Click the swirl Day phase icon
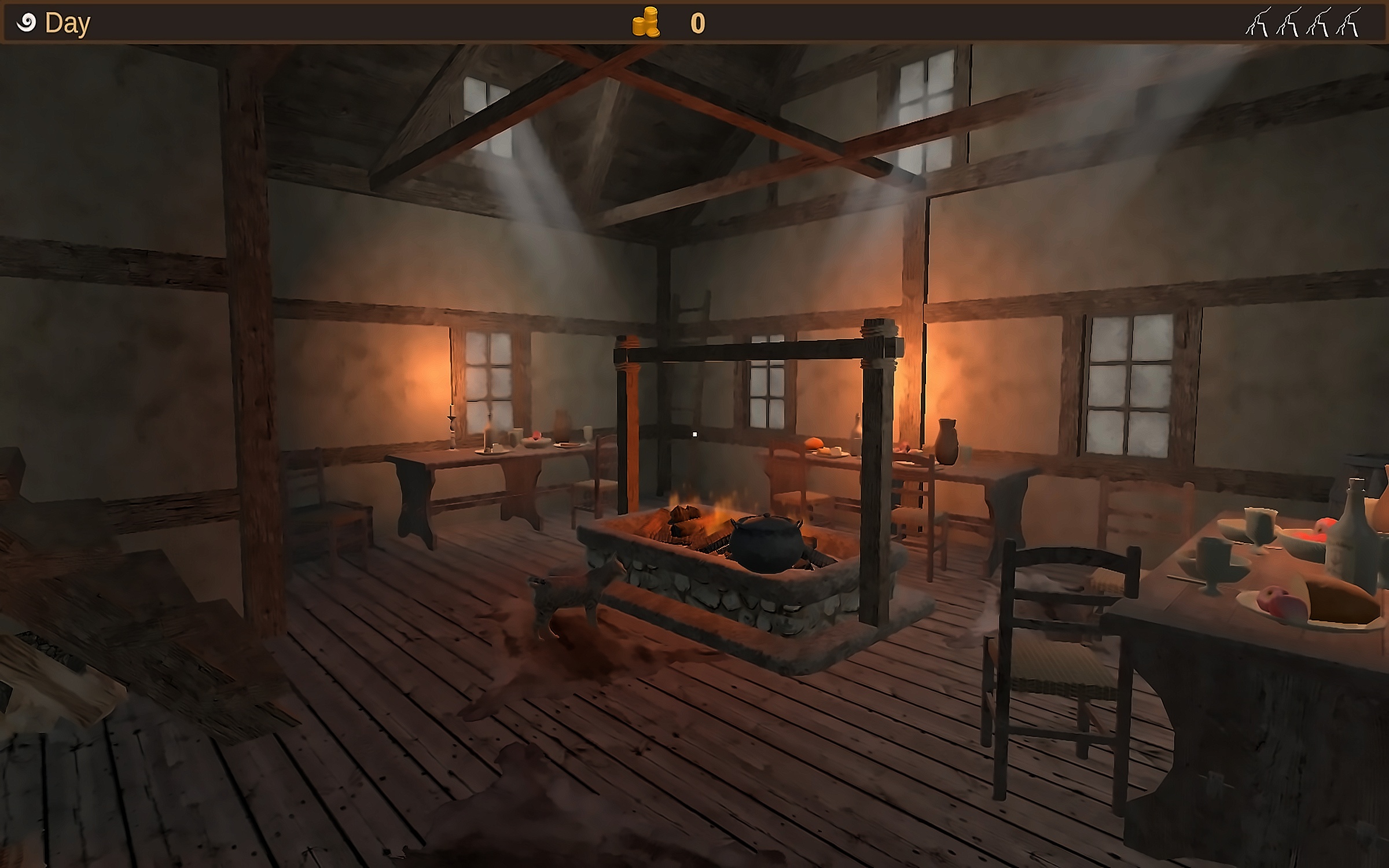1389x868 pixels. 26,23
